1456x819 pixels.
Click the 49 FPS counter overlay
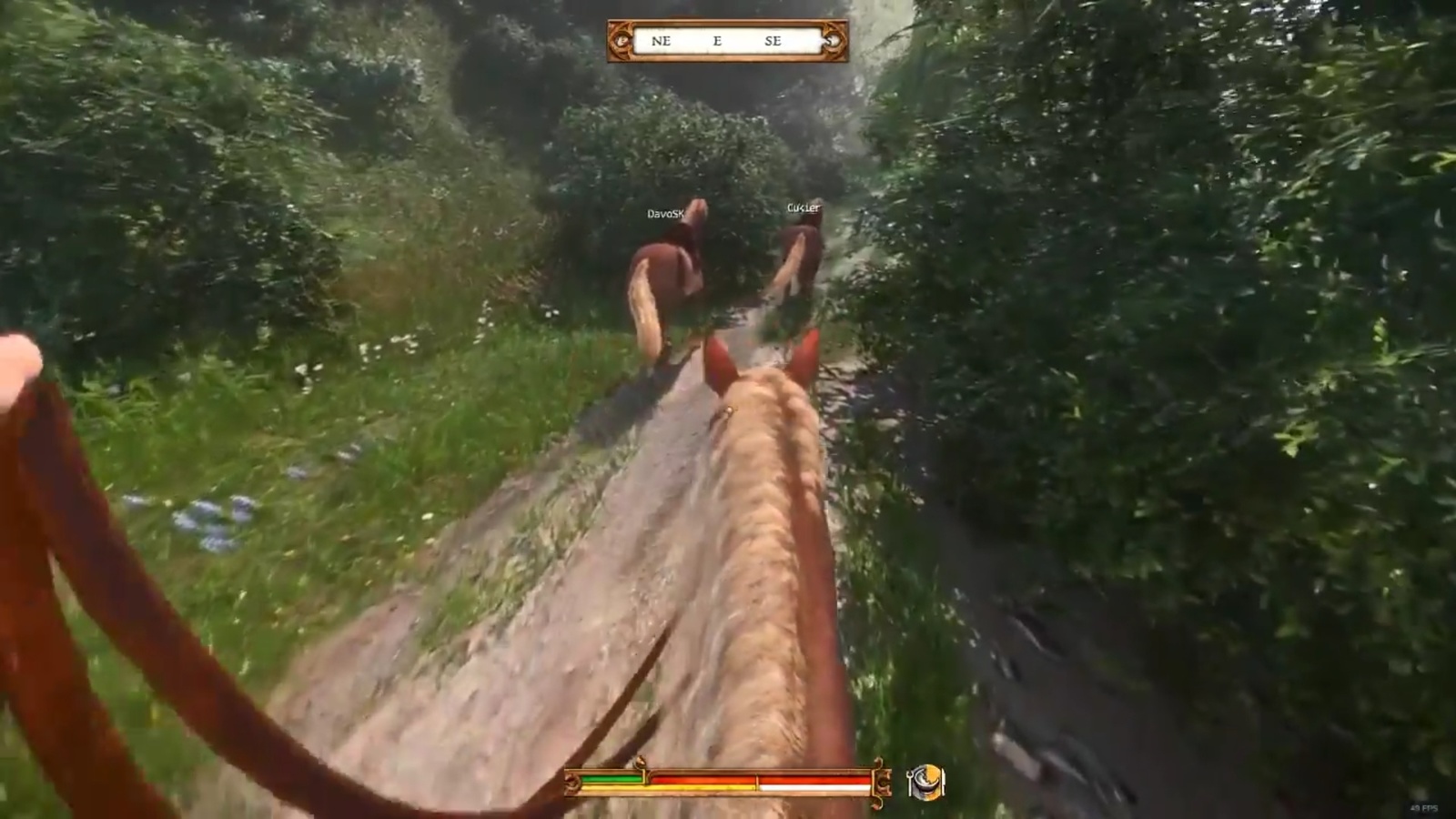tap(1424, 807)
